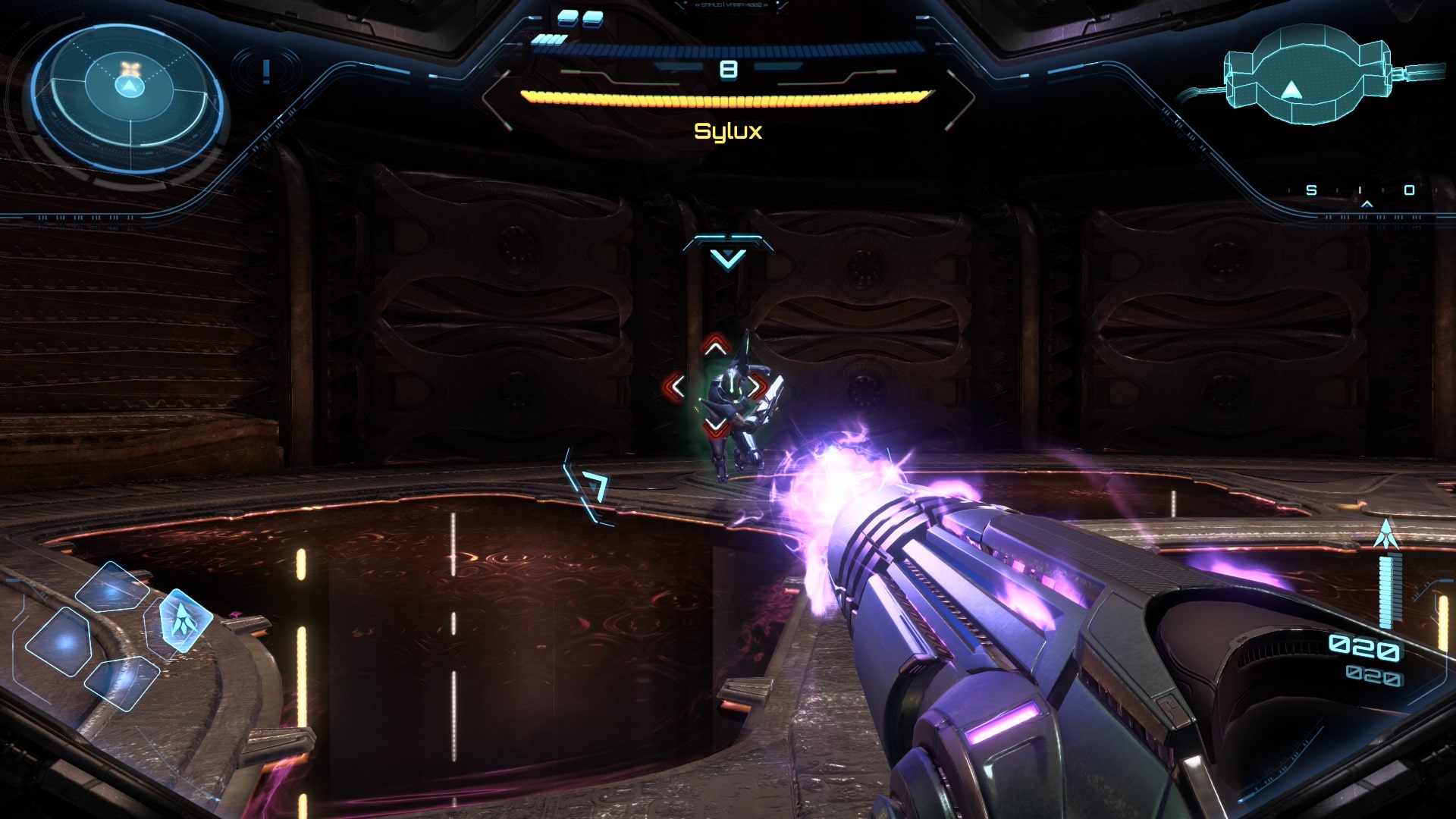Click the locked-on Sylux target reticle
This screenshot has width=1456, height=819.
click(716, 387)
